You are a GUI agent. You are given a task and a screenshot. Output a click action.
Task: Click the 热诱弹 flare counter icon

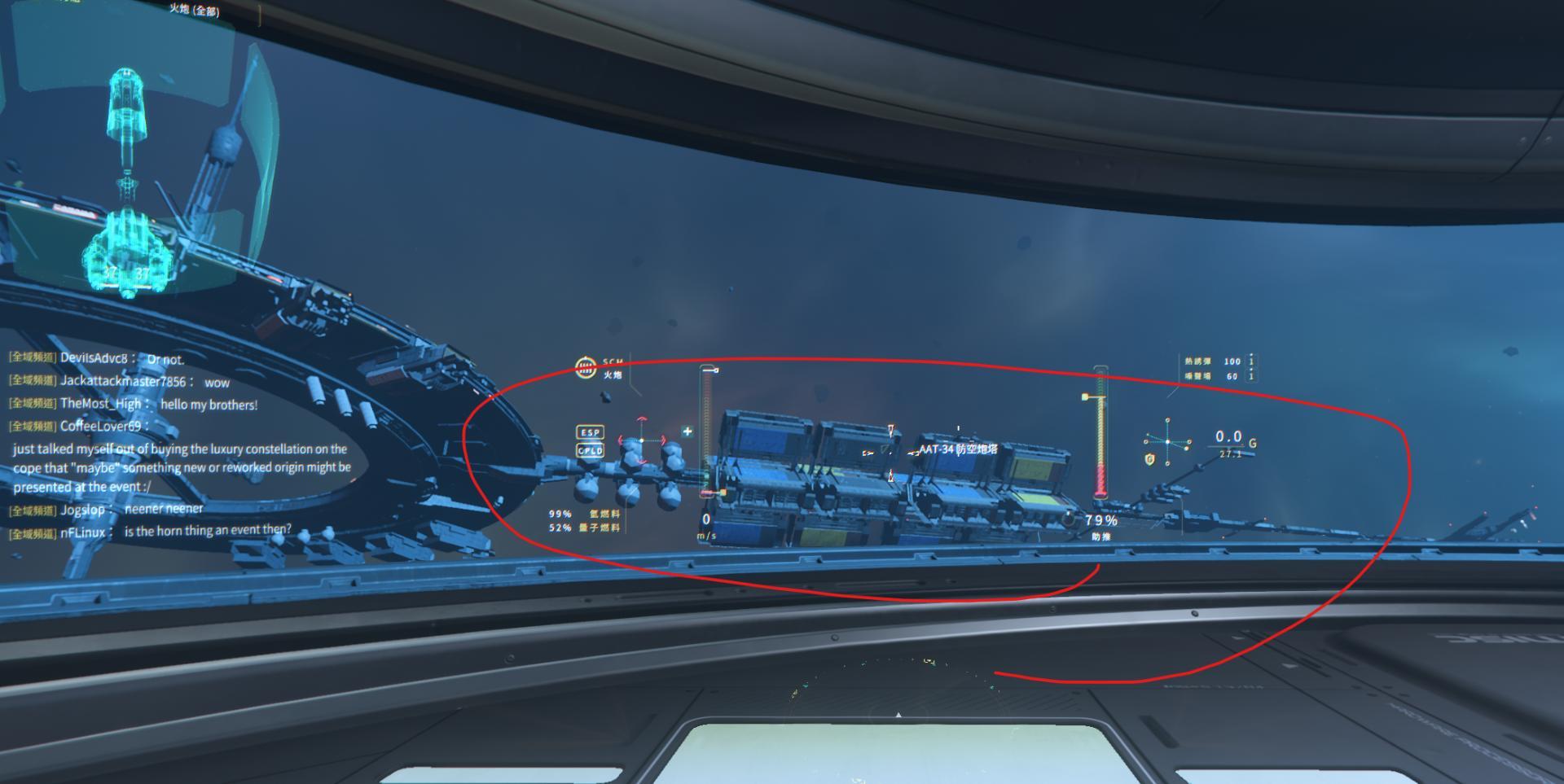1250,361
